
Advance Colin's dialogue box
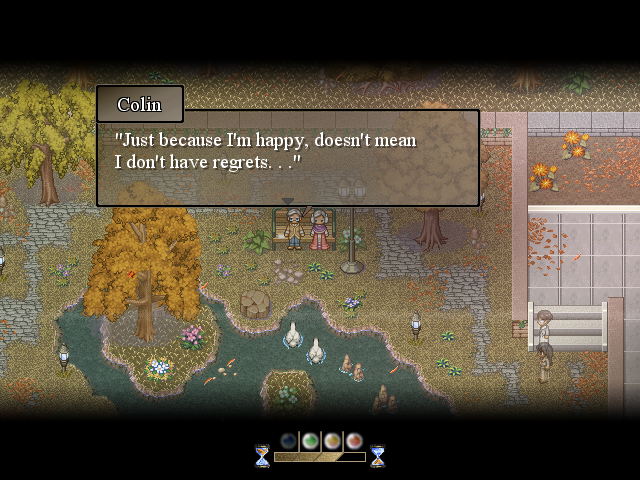287,157
